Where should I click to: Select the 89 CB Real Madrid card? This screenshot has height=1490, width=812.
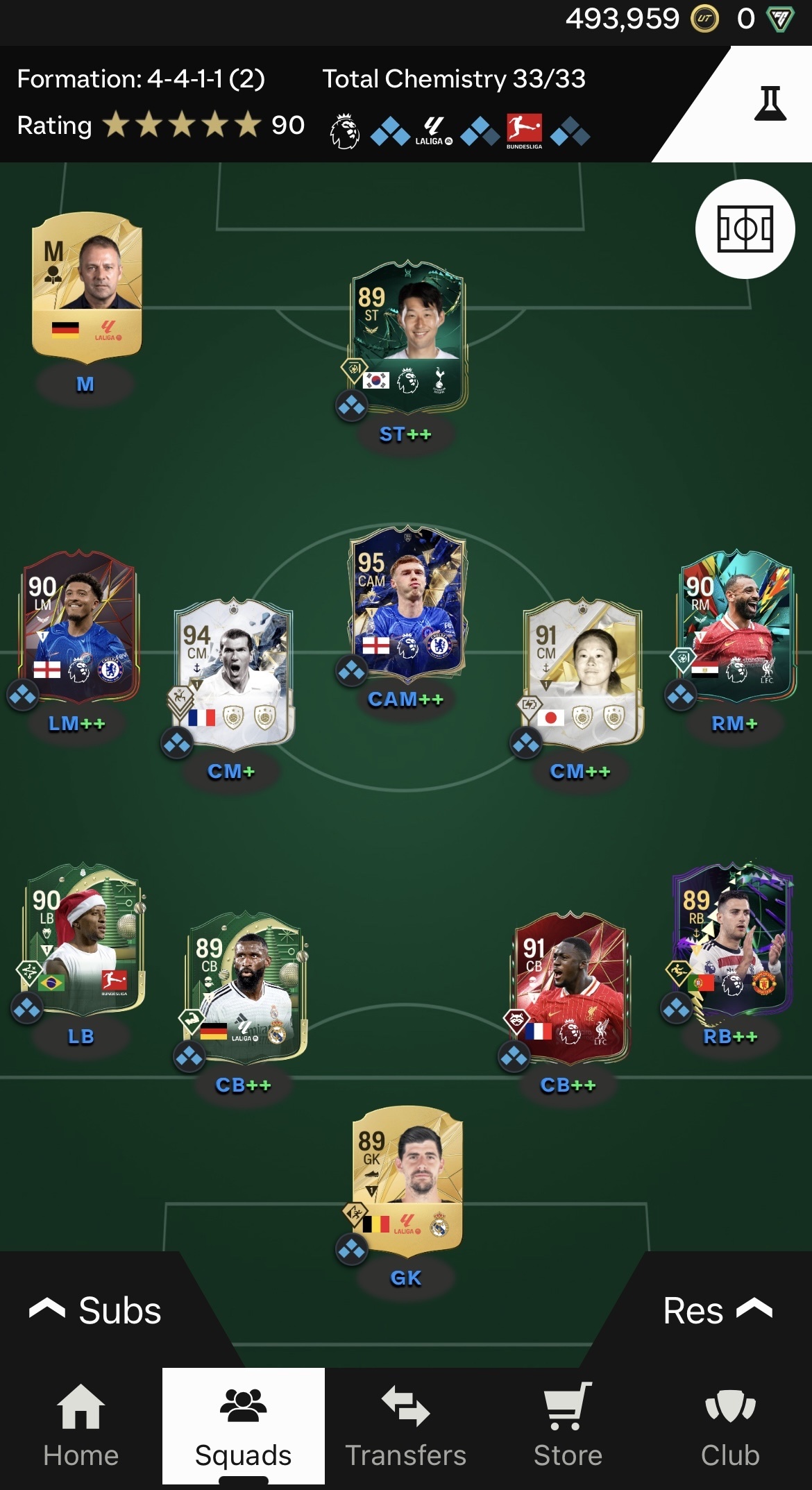(x=246, y=987)
